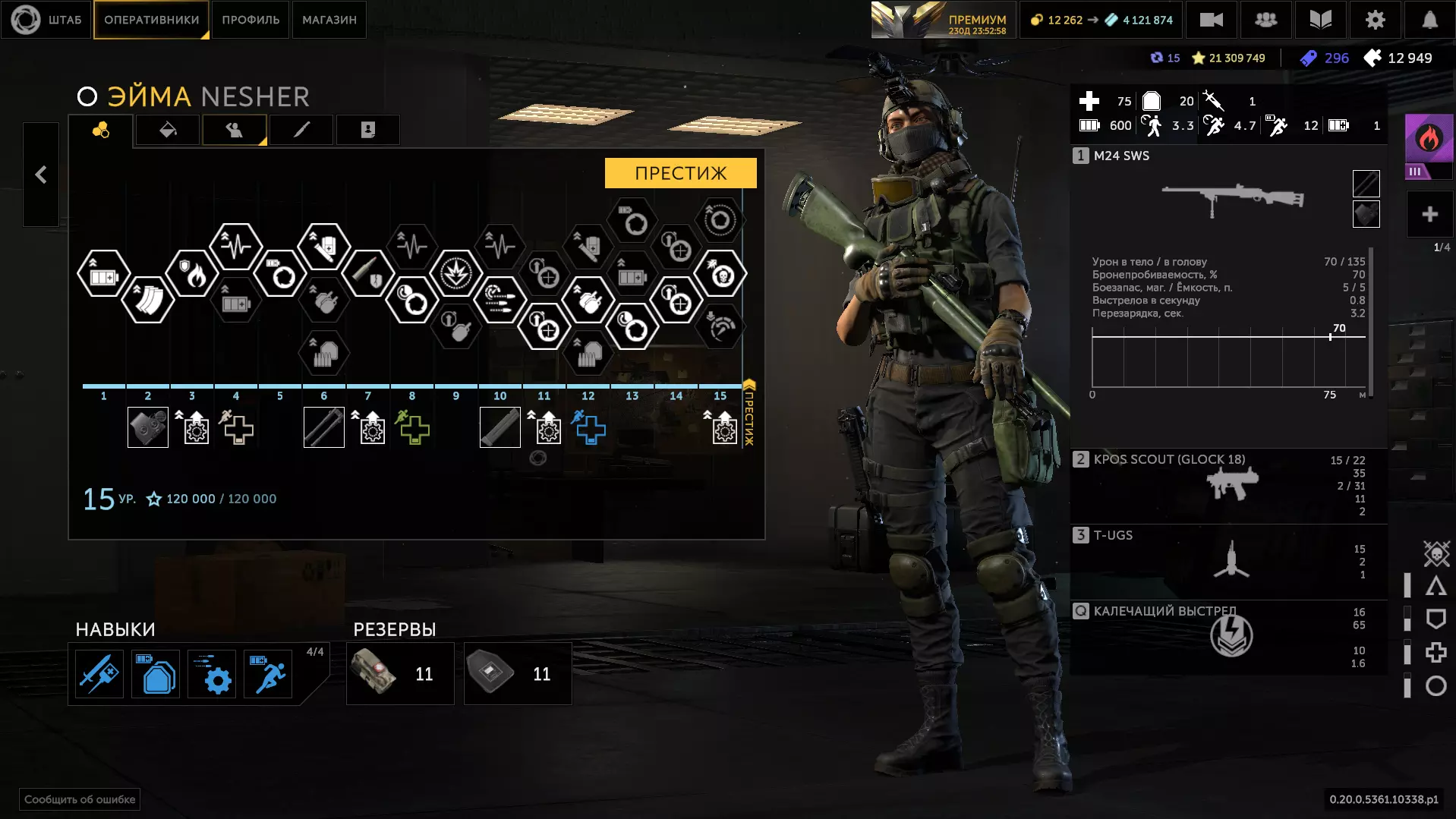Image resolution: width=1456 pixels, height=819 pixels.
Task: Open the ПРОФИЛЬ menu
Action: click(x=251, y=20)
